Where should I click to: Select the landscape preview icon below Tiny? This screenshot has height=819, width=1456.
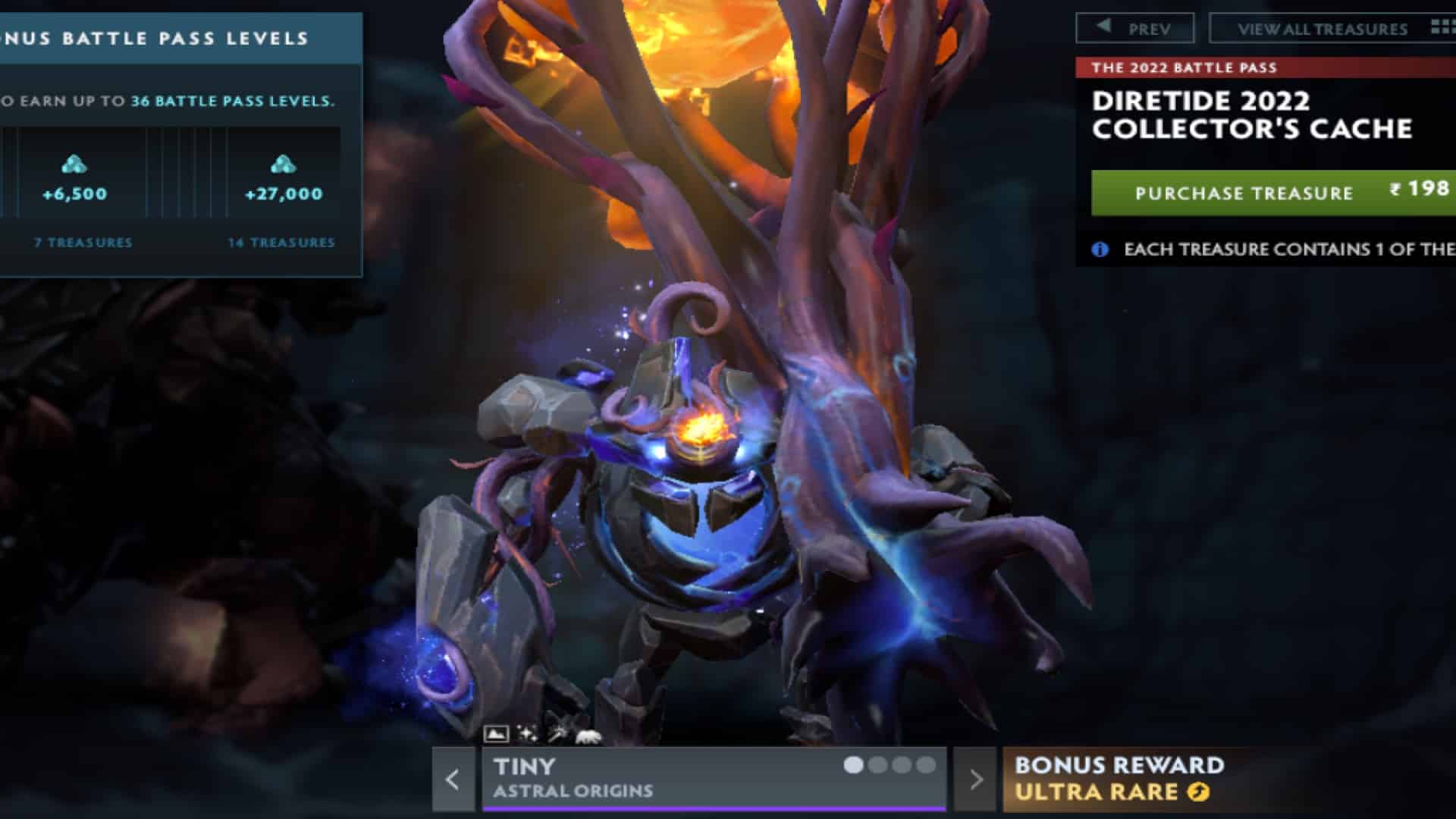click(x=497, y=732)
